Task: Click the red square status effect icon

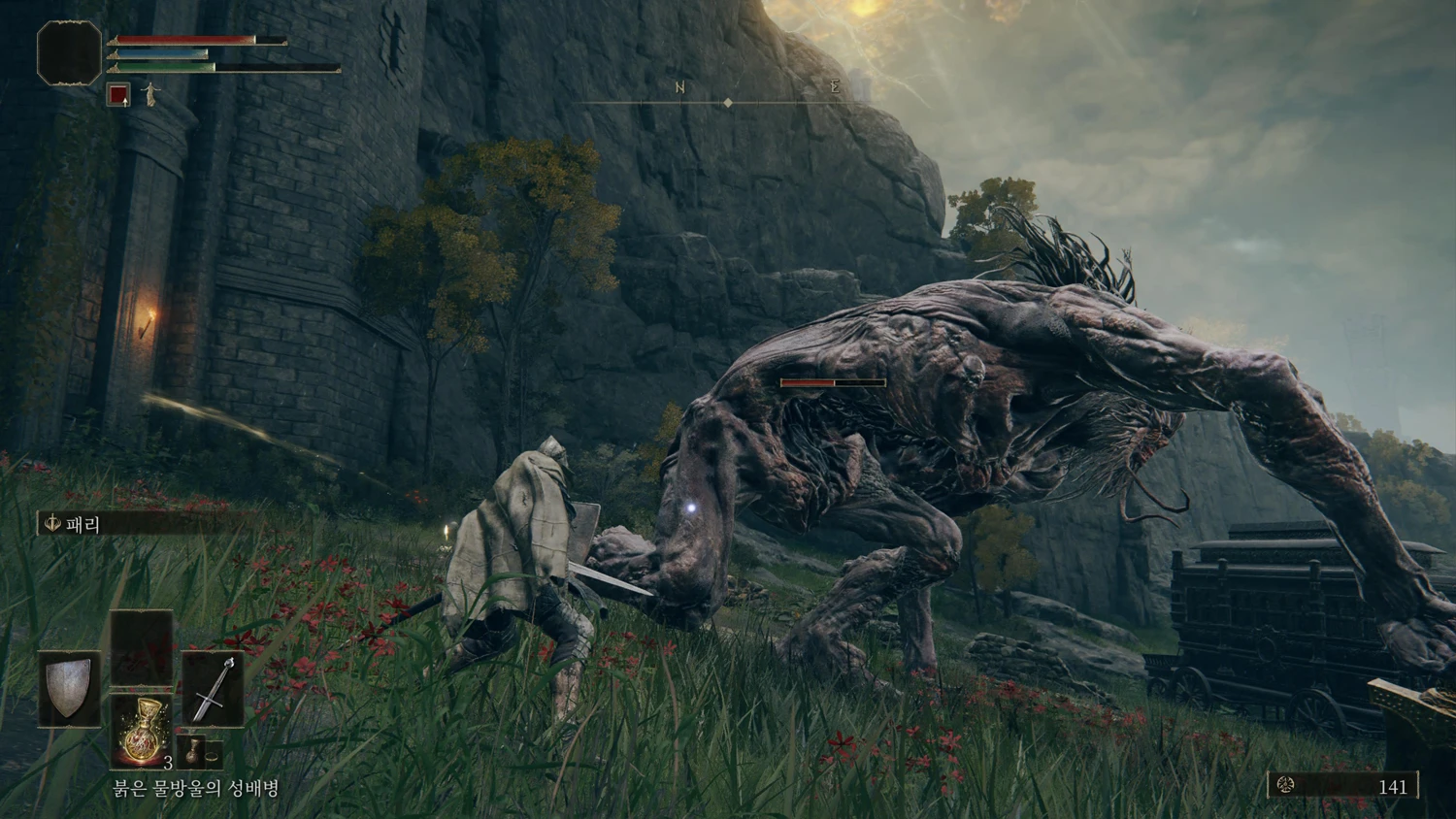Action: [118, 95]
